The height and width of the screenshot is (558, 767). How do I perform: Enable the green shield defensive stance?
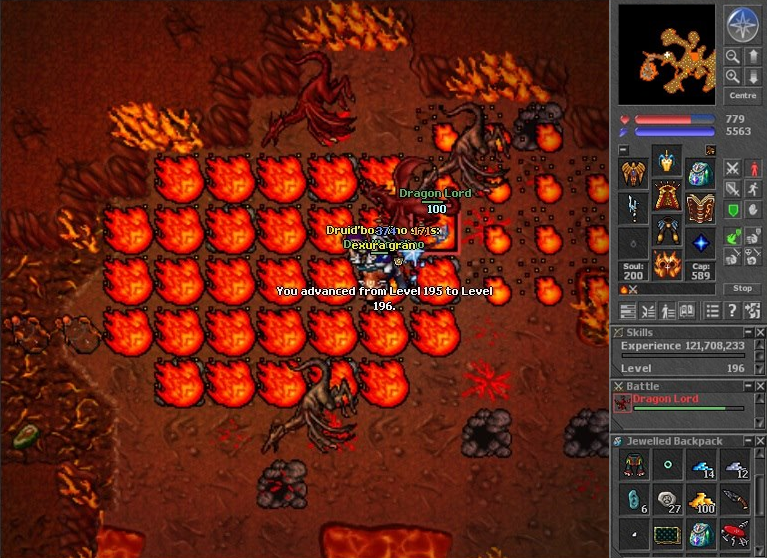[733, 211]
